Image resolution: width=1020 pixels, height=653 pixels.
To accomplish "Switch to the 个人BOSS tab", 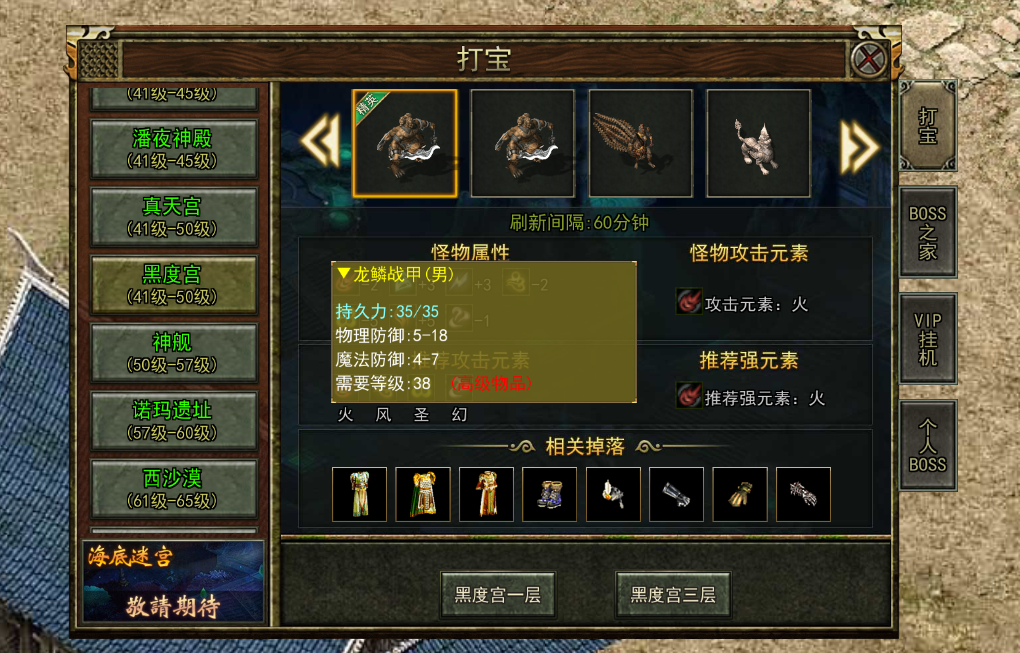I will click(927, 446).
